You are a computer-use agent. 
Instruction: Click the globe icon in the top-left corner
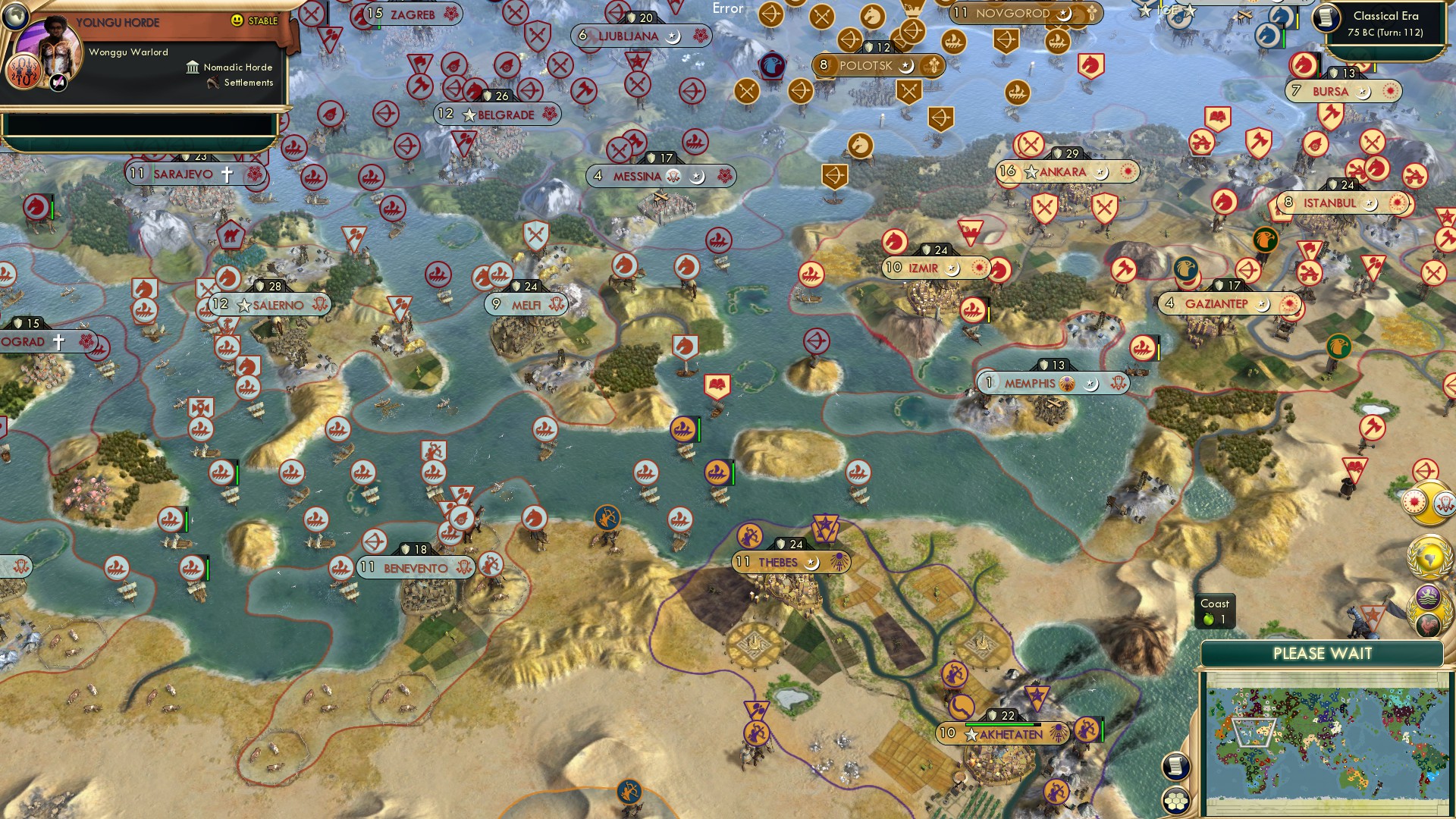coord(16,17)
